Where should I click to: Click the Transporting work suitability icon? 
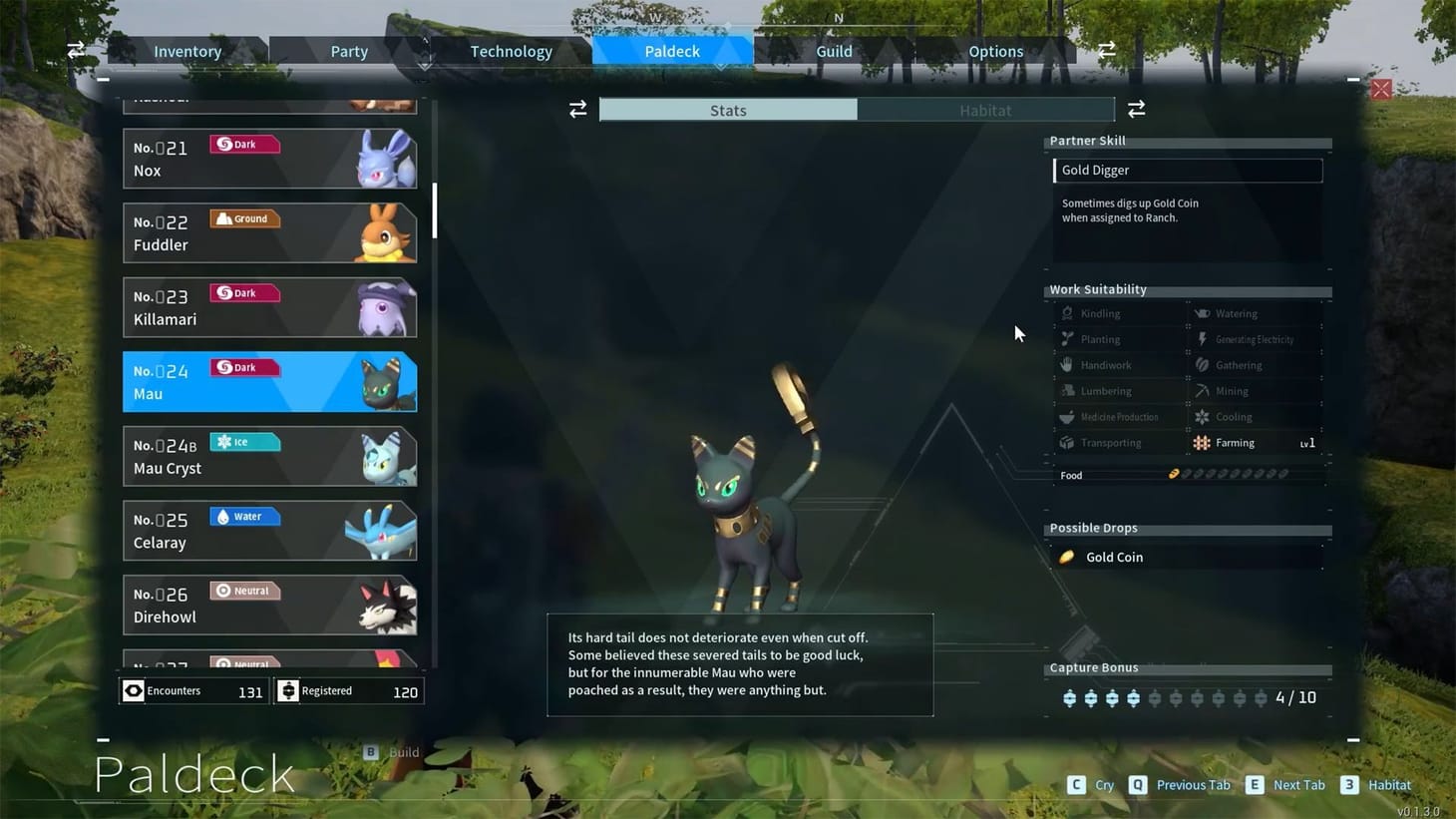[x=1069, y=442]
